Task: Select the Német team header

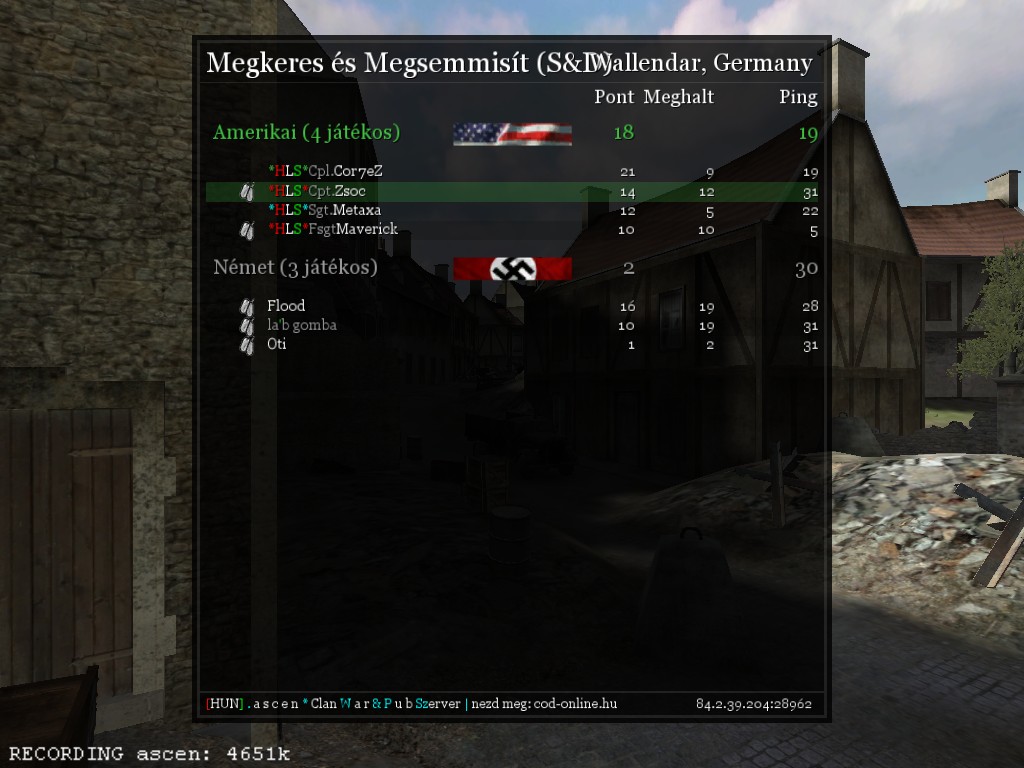Action: 296,268
